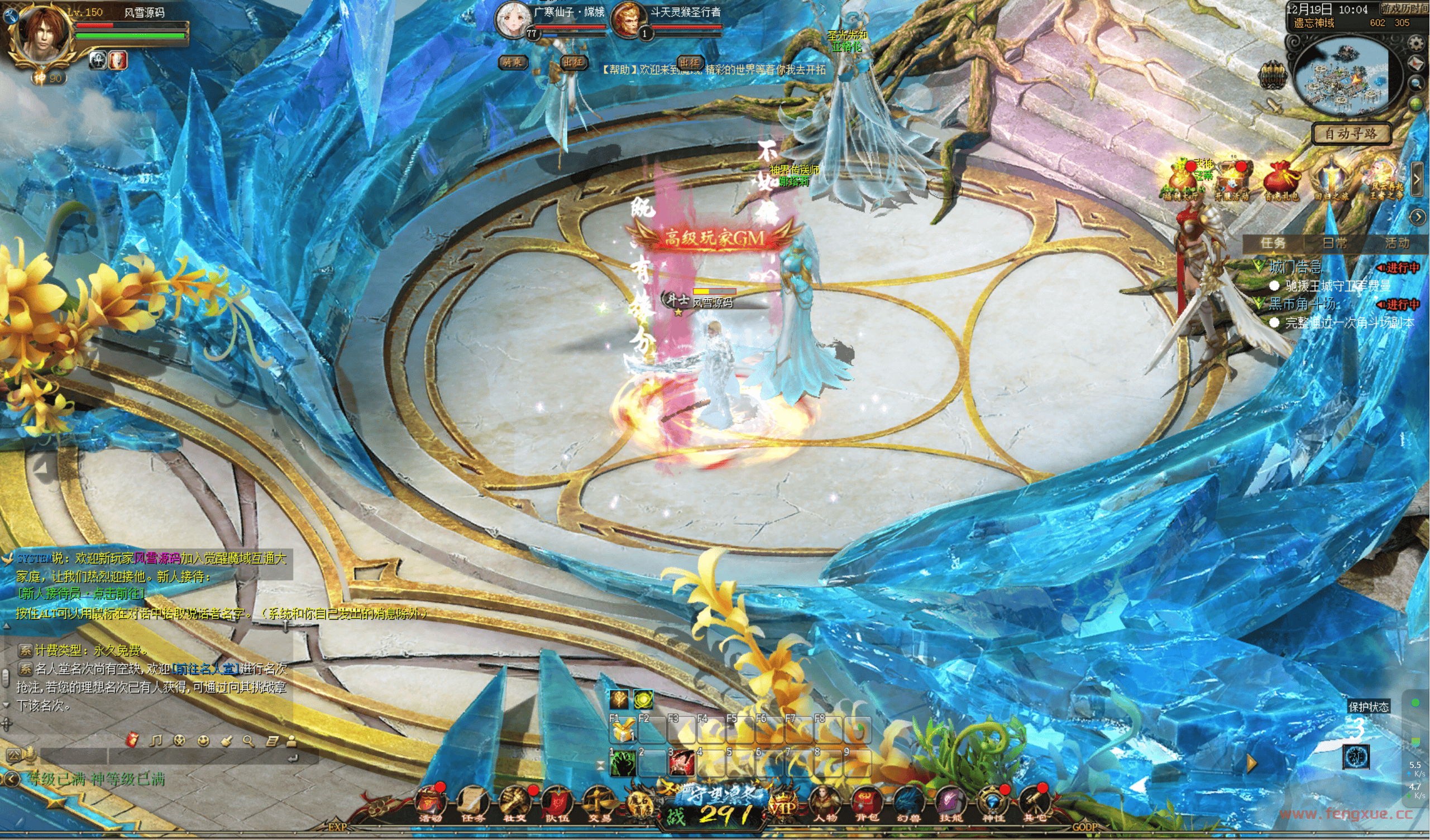1430x840 pixels.
Task: Open the smiley emoji picker in chat
Action: 203,740
